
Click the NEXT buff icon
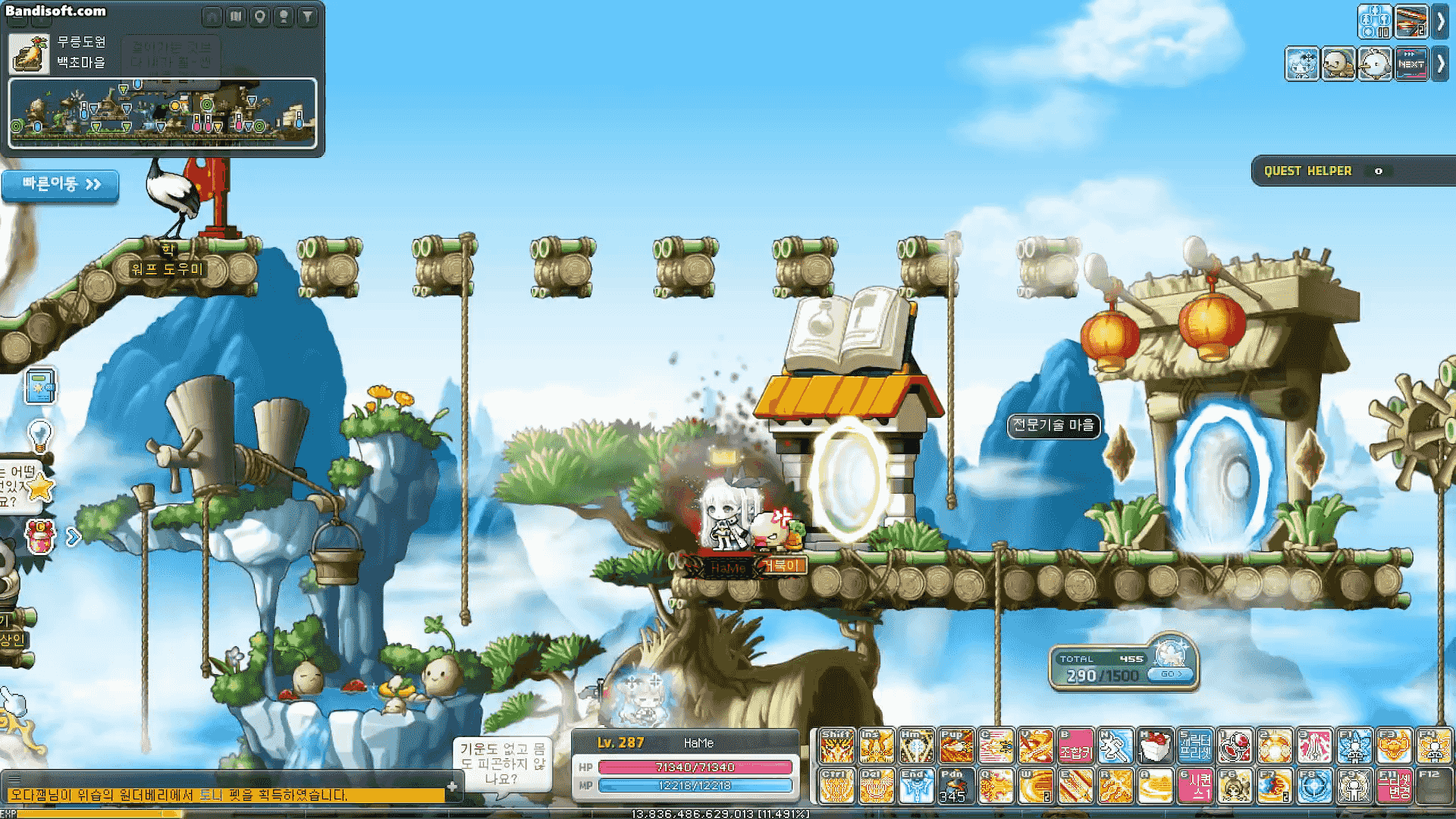click(x=1411, y=64)
